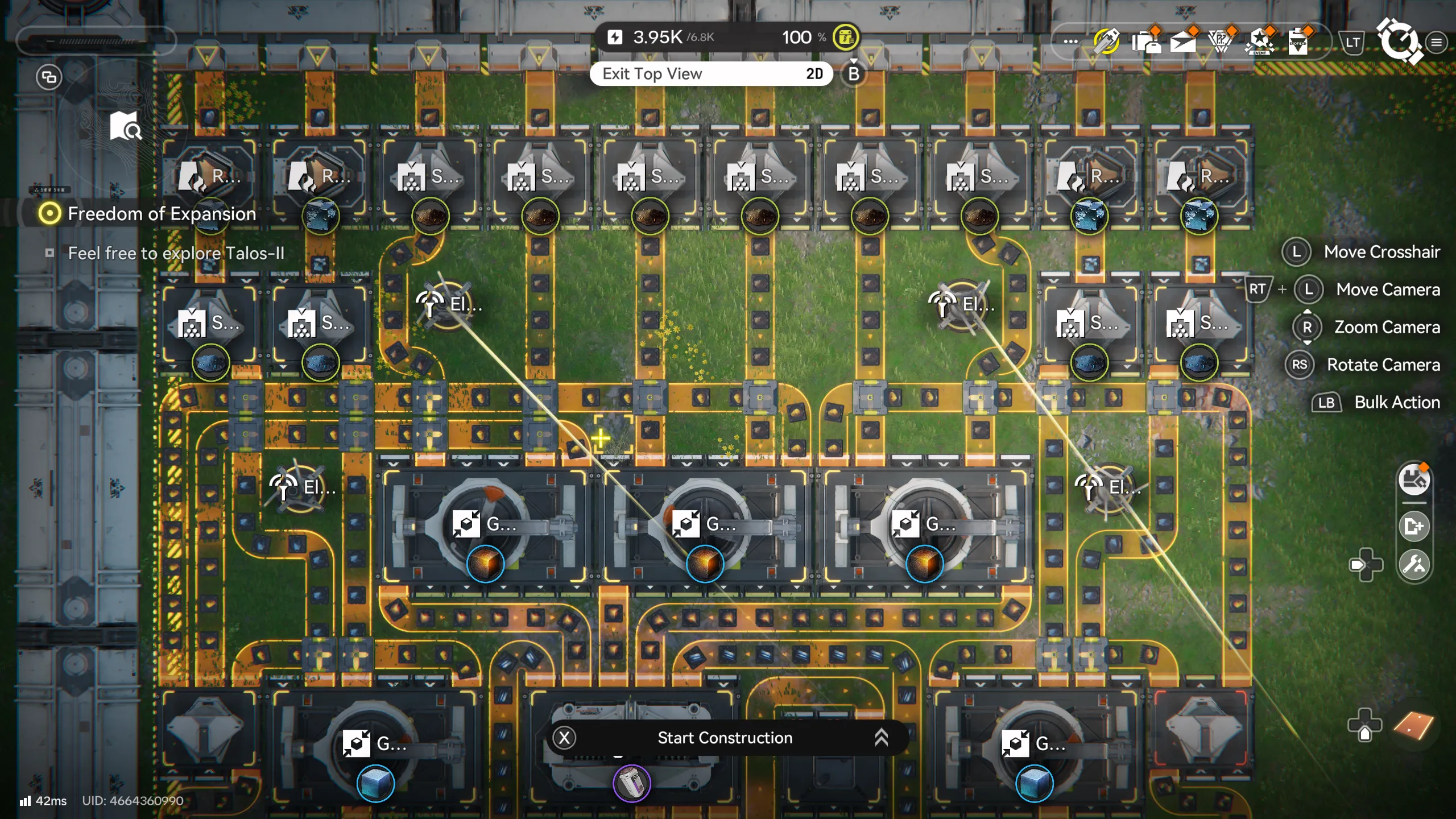The height and width of the screenshot is (819, 1456).
Task: Click the yellow crosshair marker on the grid
Action: coord(600,438)
